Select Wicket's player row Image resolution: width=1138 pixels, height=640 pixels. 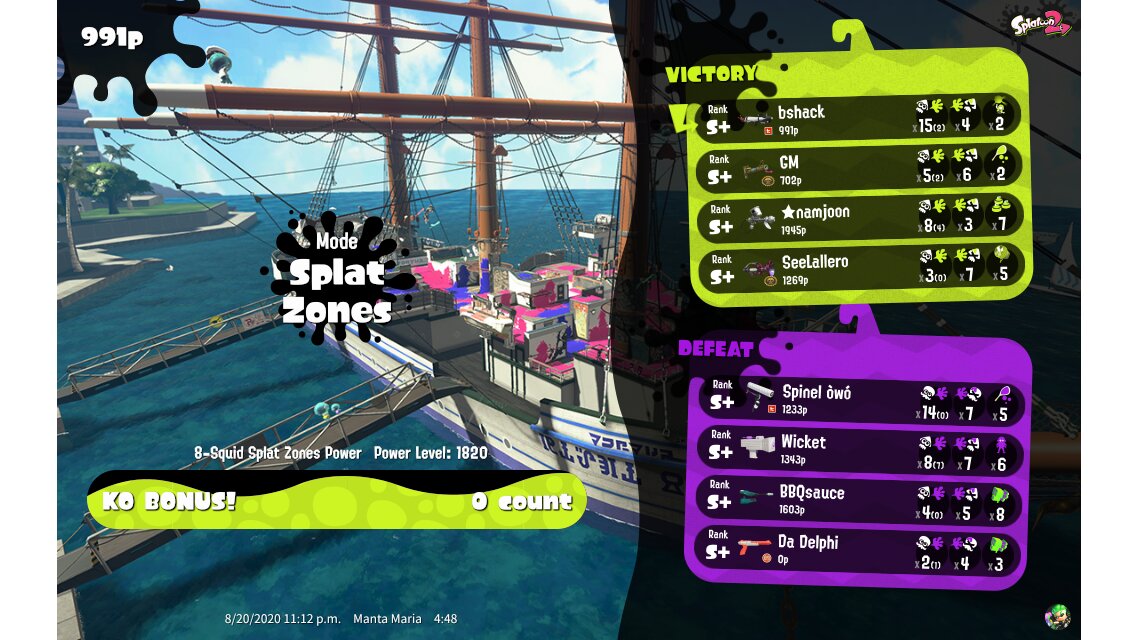click(860, 448)
